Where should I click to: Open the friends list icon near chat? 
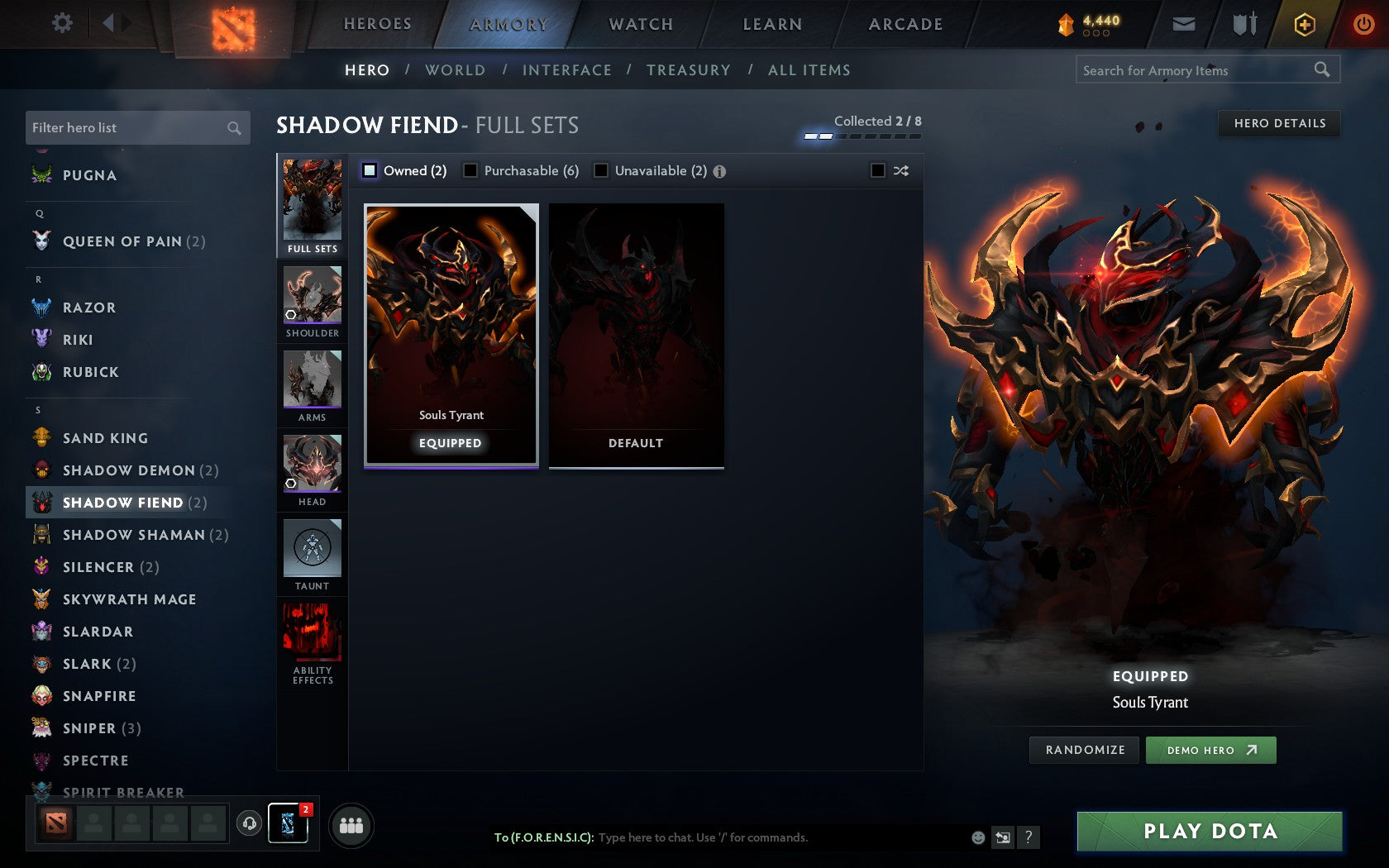point(352,823)
